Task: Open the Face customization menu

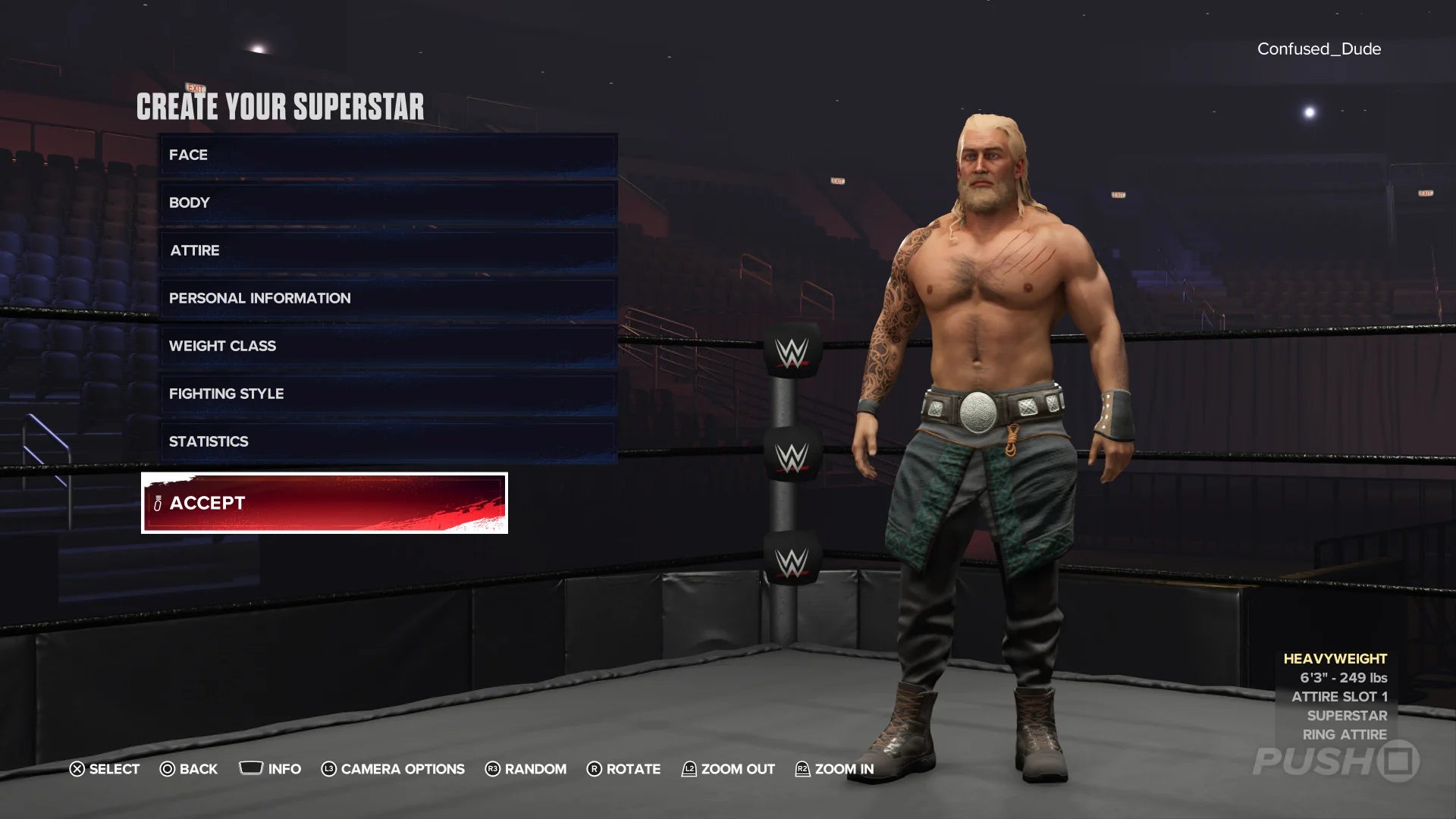Action: [x=388, y=155]
